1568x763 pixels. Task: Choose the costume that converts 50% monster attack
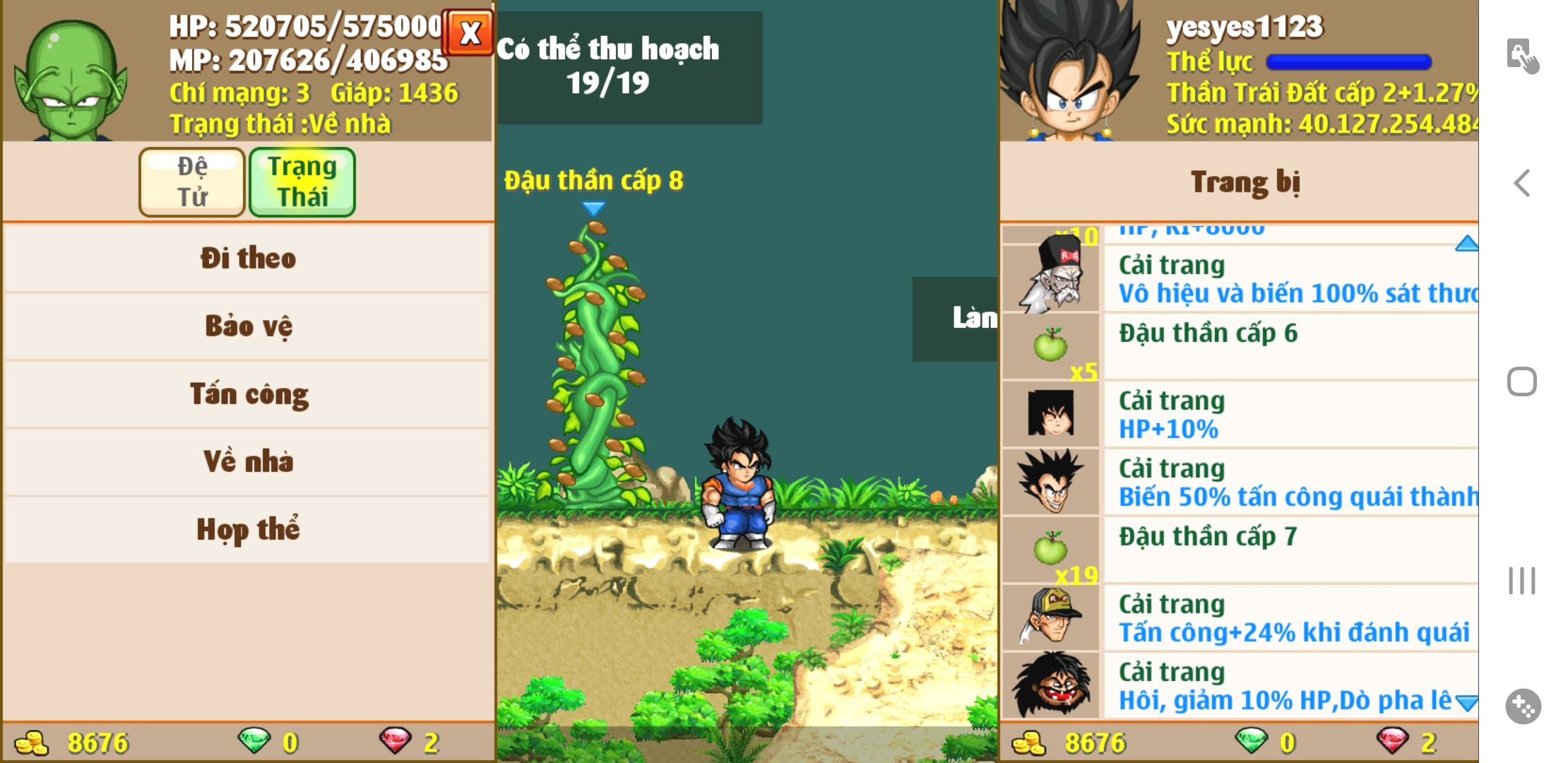click(x=1240, y=482)
